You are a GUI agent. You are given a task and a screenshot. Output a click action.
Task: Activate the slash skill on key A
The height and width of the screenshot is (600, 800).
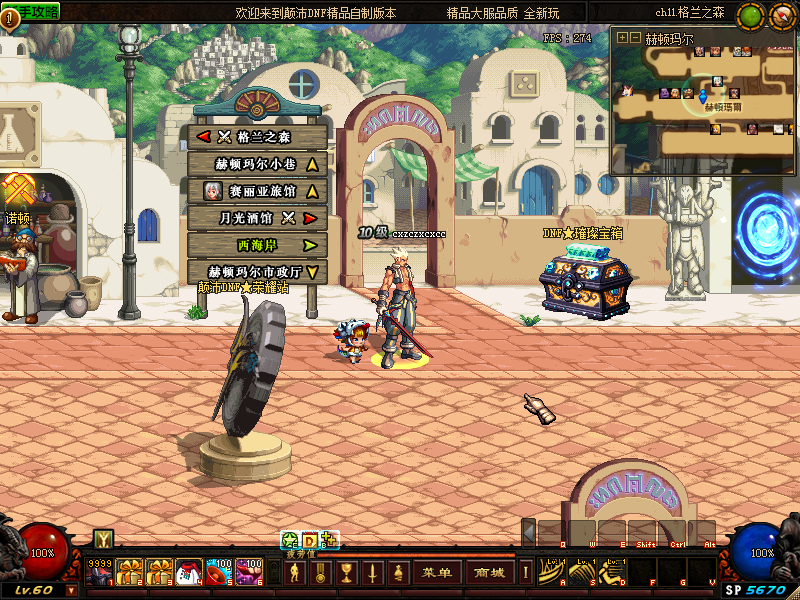(x=553, y=572)
